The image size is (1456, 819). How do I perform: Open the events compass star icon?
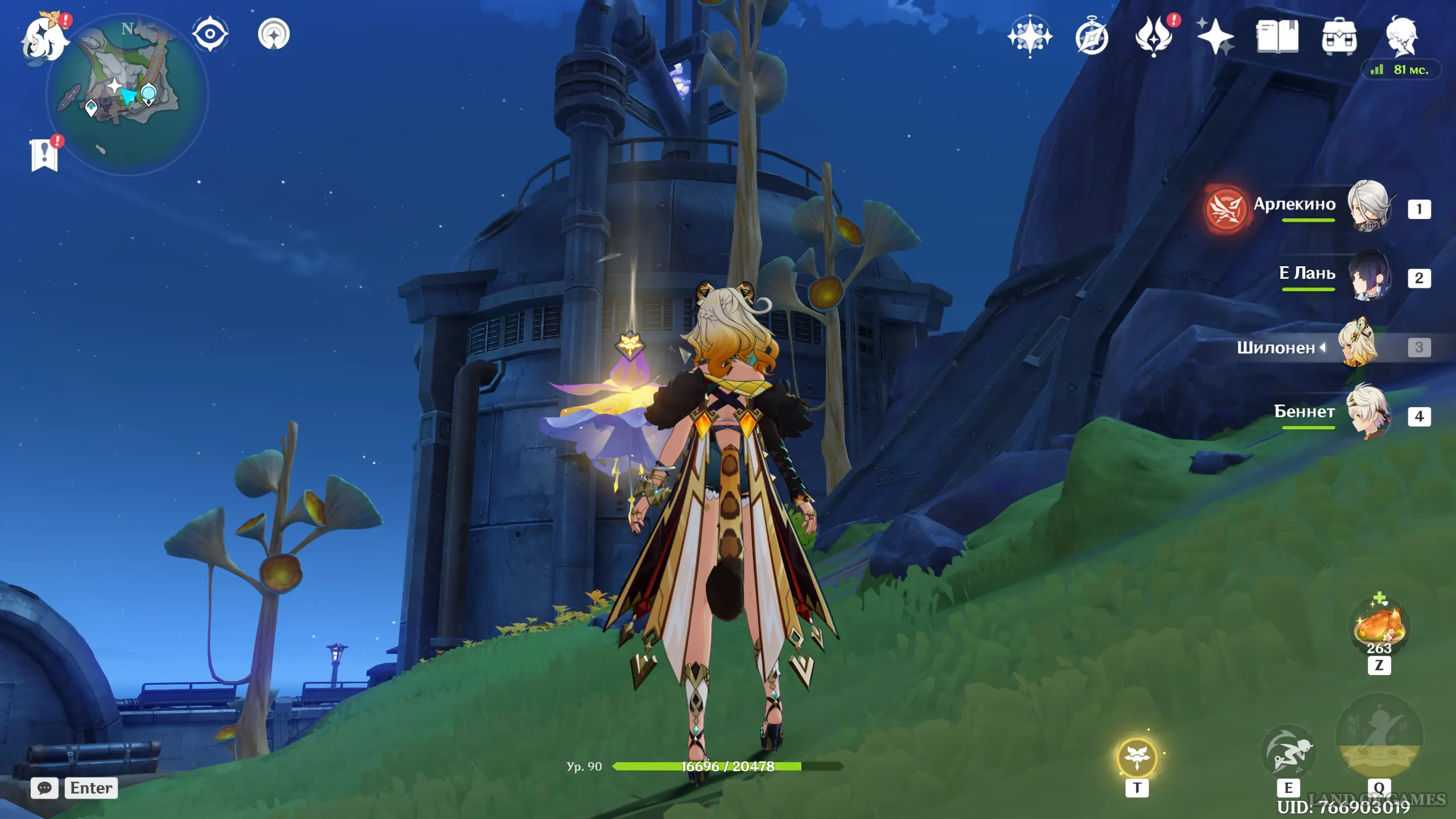pyautogui.click(x=1029, y=36)
